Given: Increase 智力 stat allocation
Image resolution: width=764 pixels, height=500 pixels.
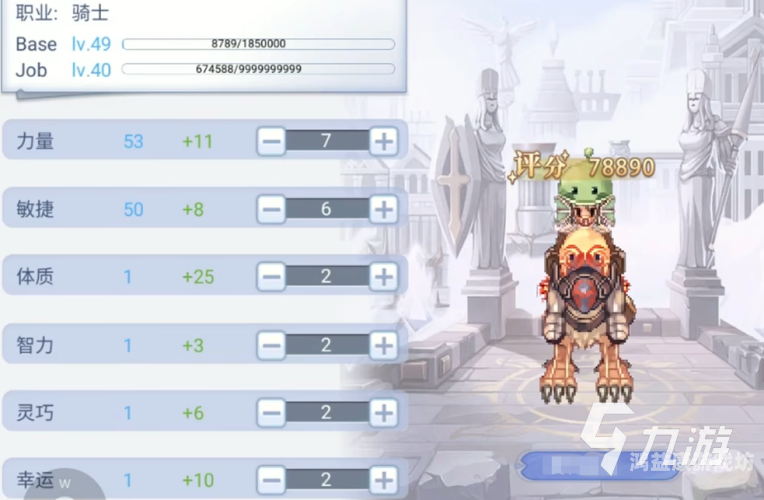Looking at the screenshot, I should click(x=383, y=345).
